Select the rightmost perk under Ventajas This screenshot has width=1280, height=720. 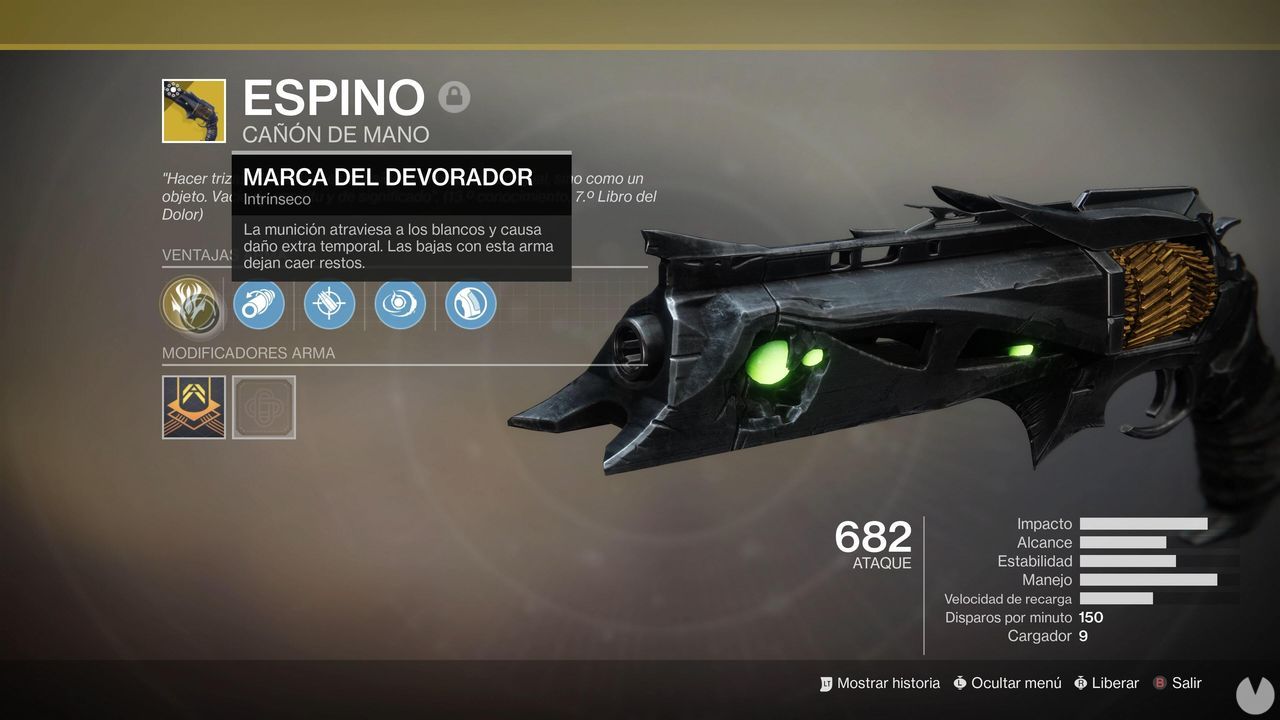[x=470, y=304]
